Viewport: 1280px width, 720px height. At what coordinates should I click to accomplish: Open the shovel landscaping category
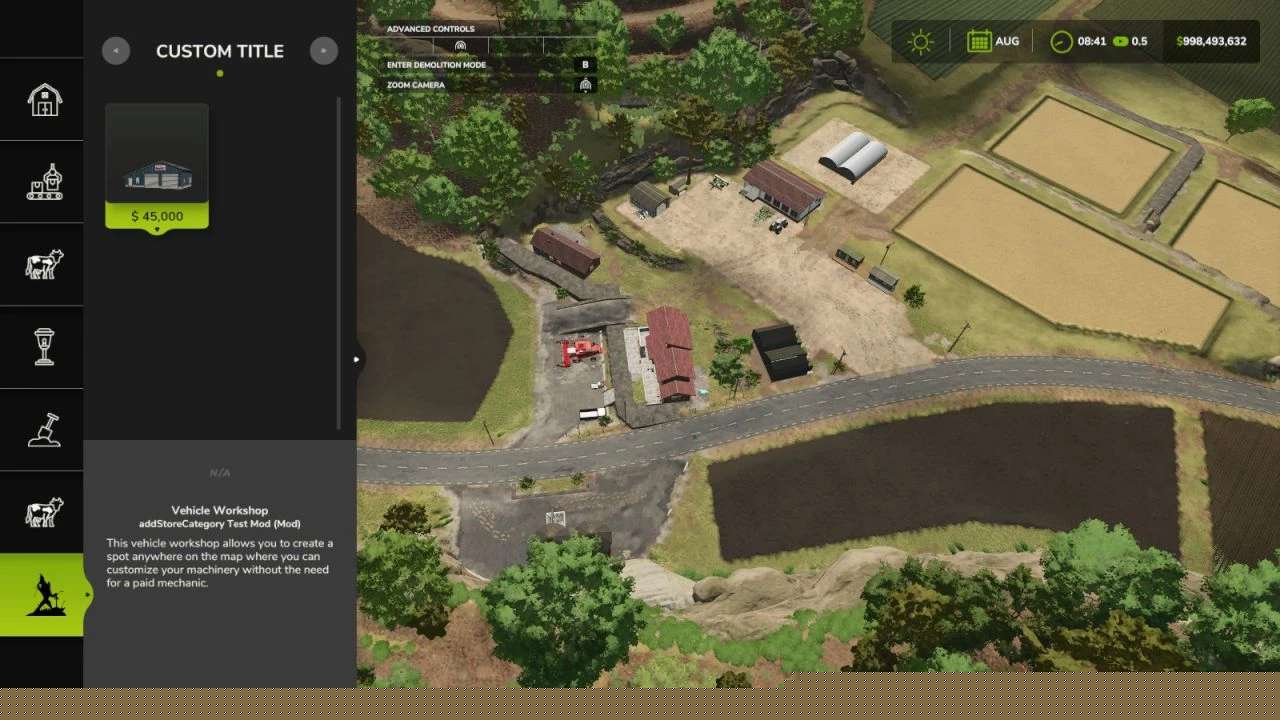[44, 430]
